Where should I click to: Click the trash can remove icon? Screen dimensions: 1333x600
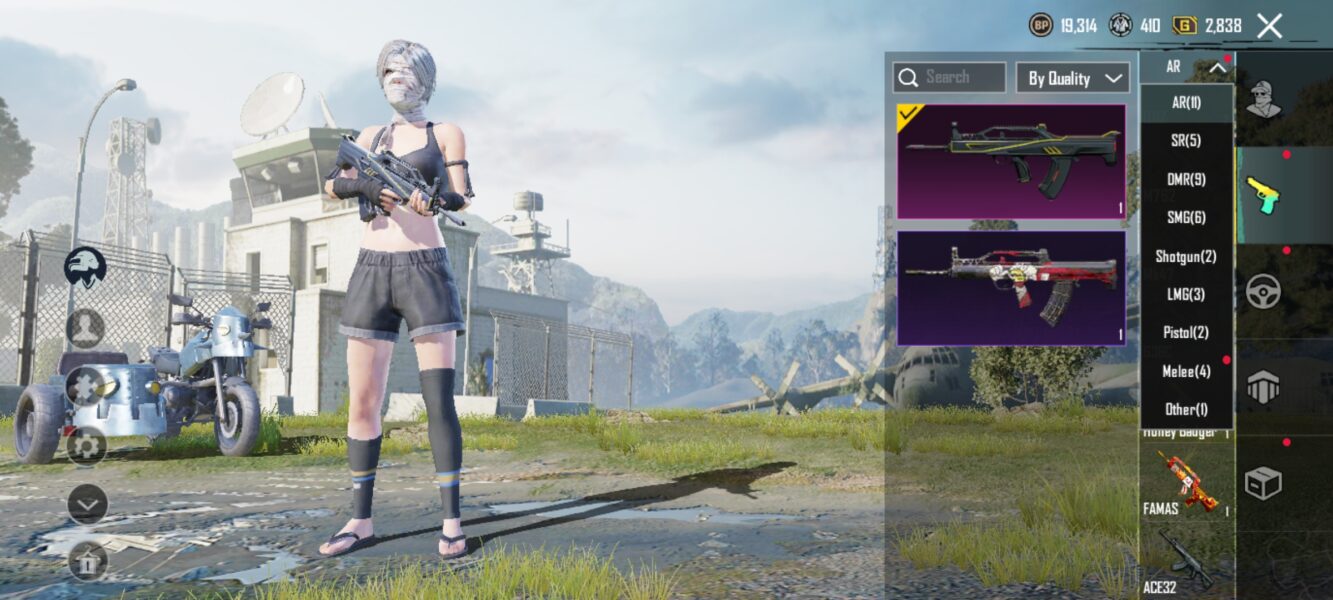tap(87, 561)
